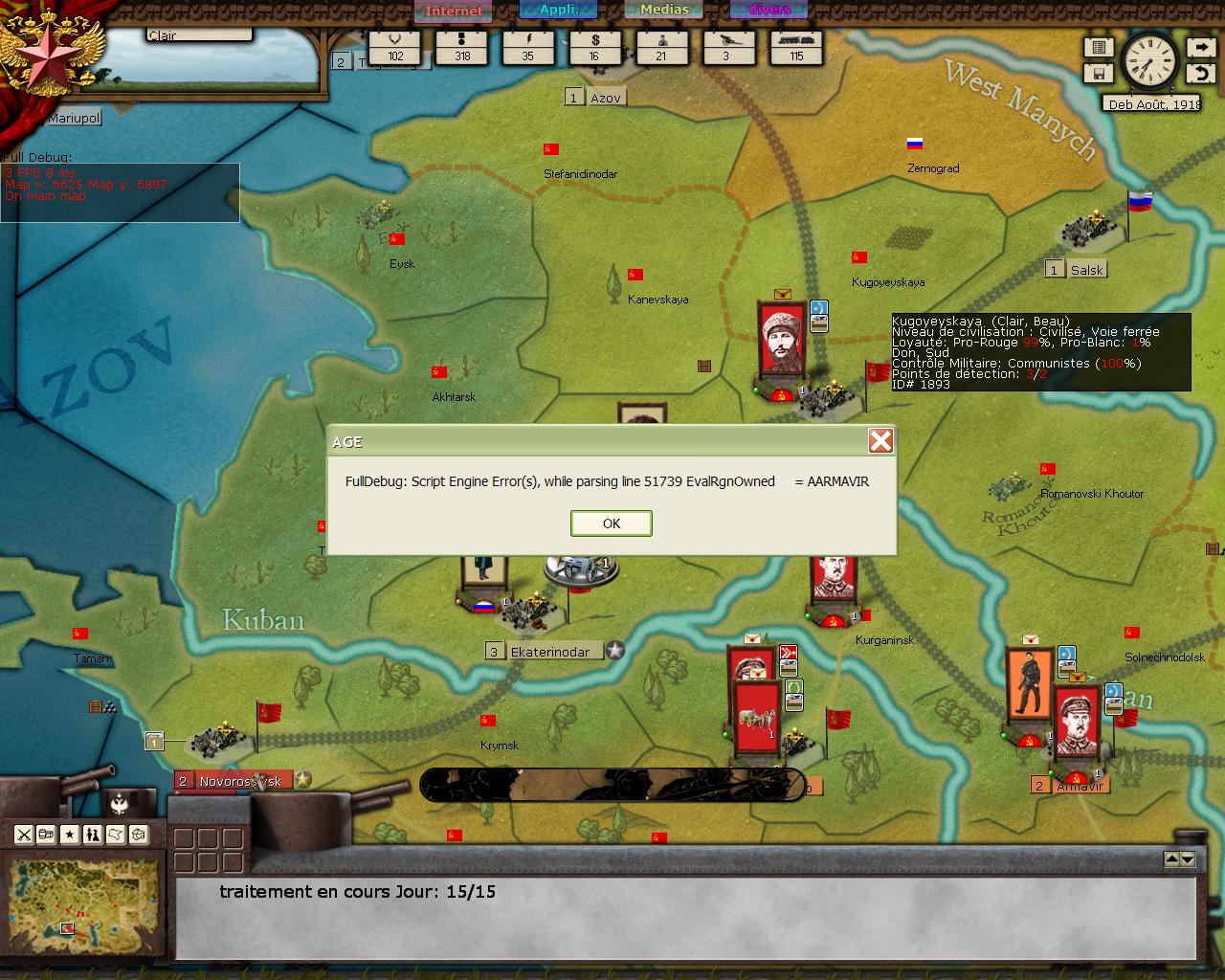Toggle the two-people loyalty map filter
1225x980 pixels.
93,835
